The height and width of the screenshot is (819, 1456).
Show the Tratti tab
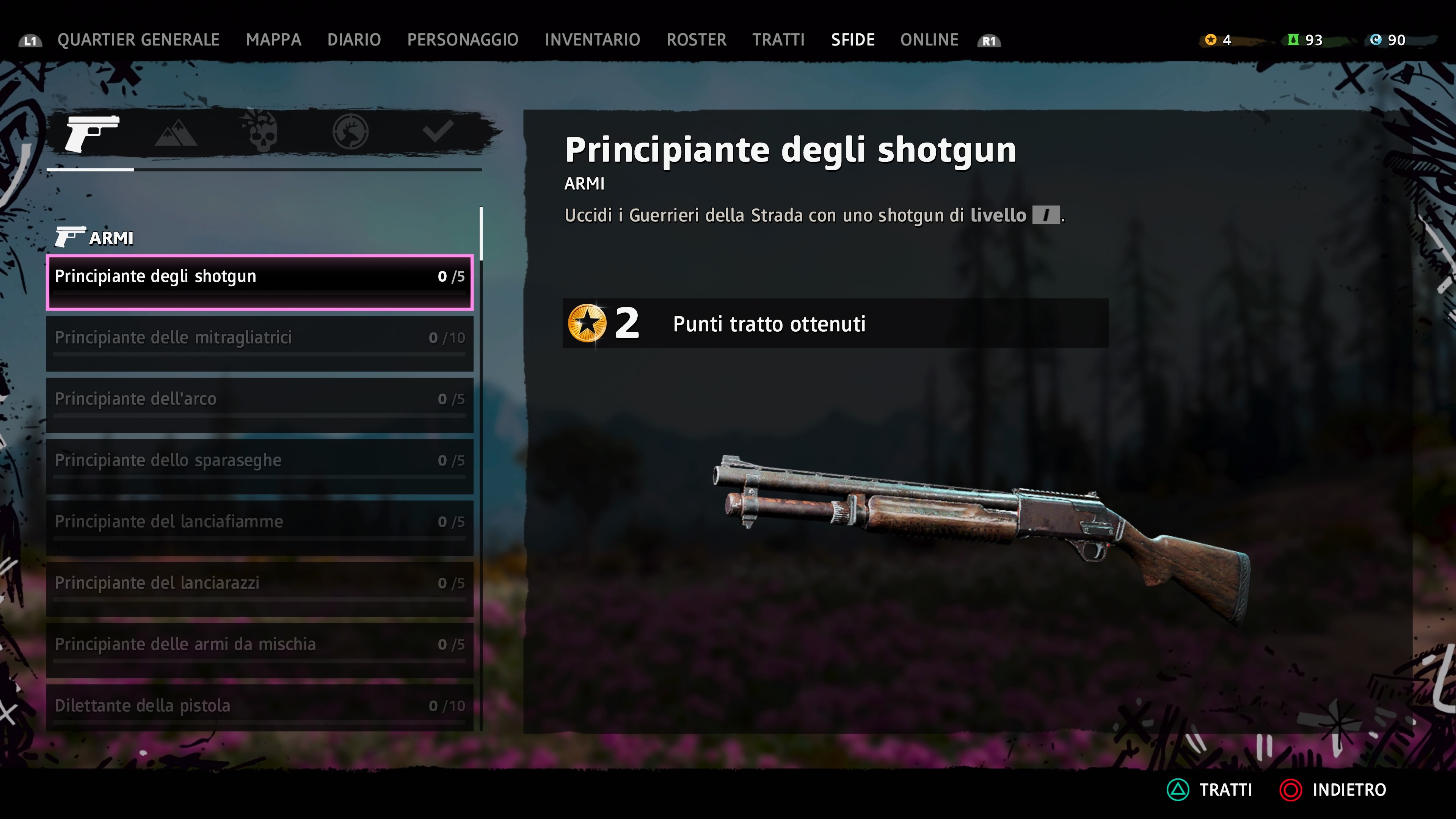click(x=778, y=39)
